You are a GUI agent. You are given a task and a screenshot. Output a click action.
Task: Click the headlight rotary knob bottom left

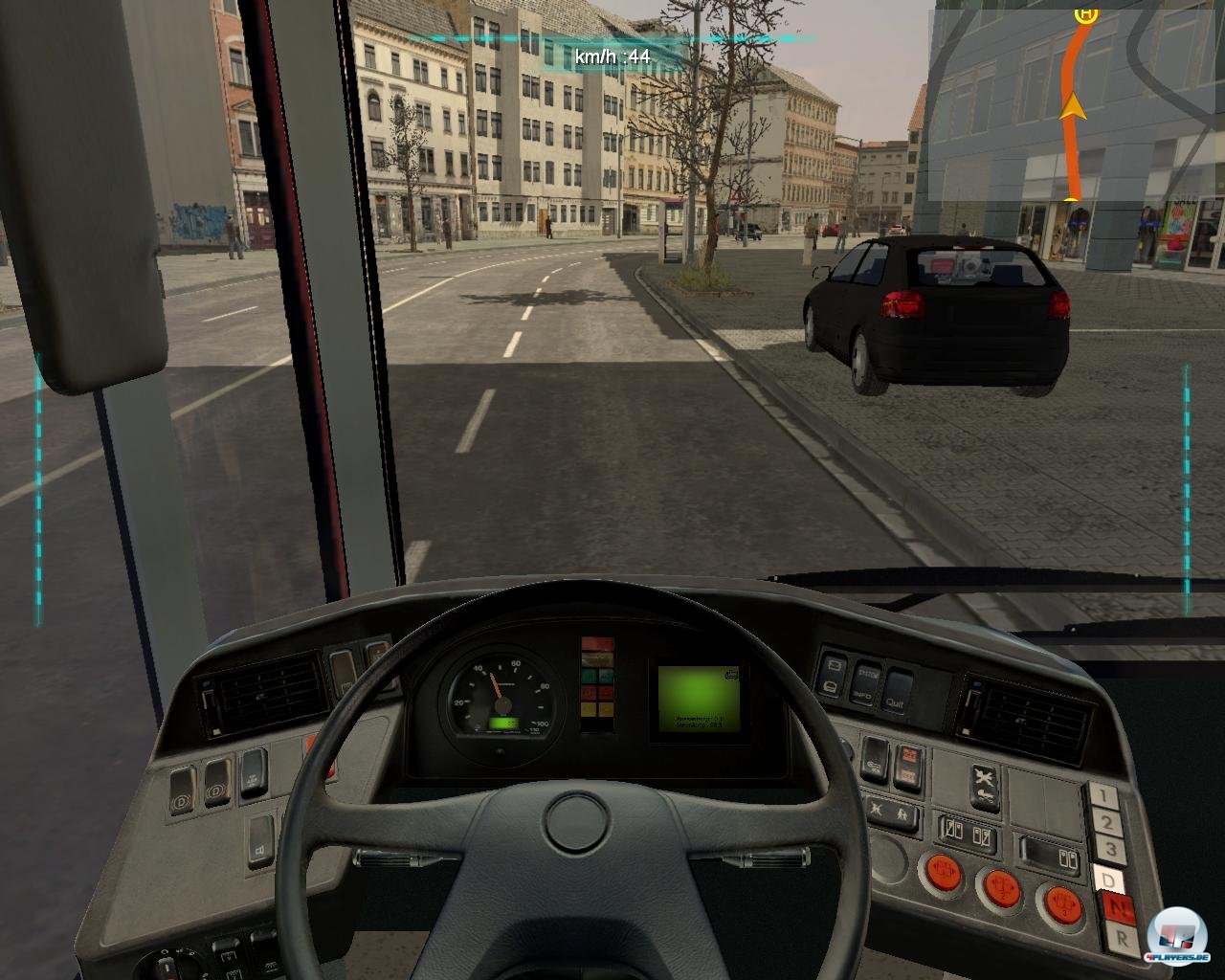(x=167, y=965)
